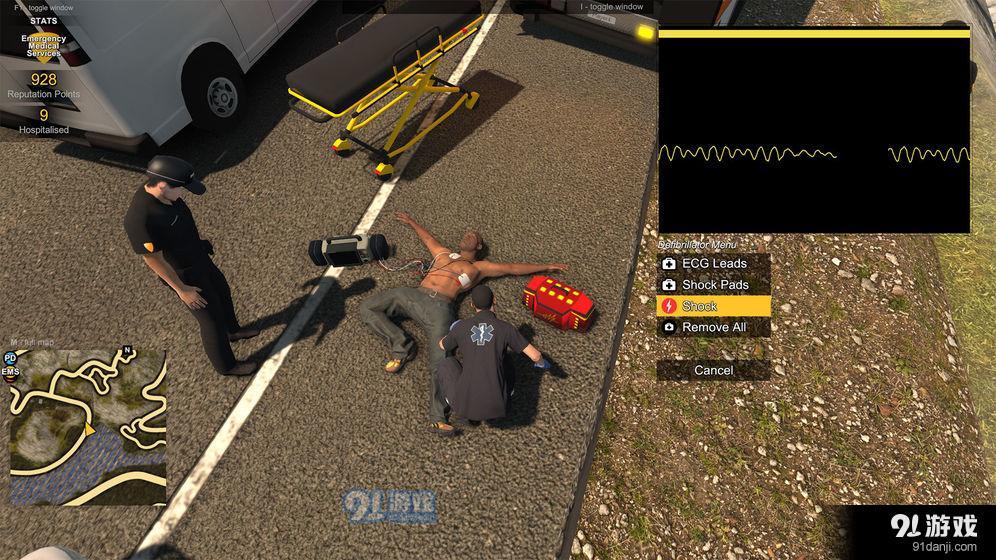Open the Emergency Medical Services stats panel
The height and width of the screenshot is (560, 996).
44,46
